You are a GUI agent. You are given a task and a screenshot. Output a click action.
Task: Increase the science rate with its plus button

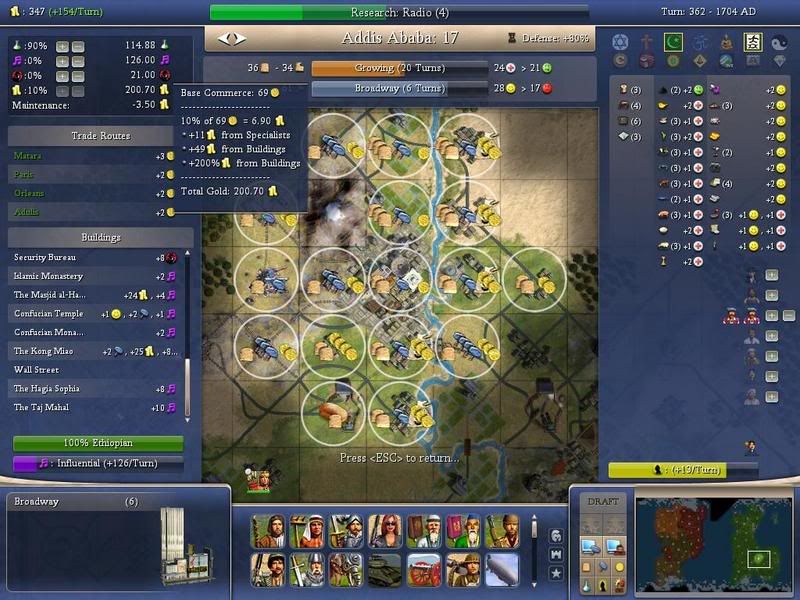pos(63,46)
